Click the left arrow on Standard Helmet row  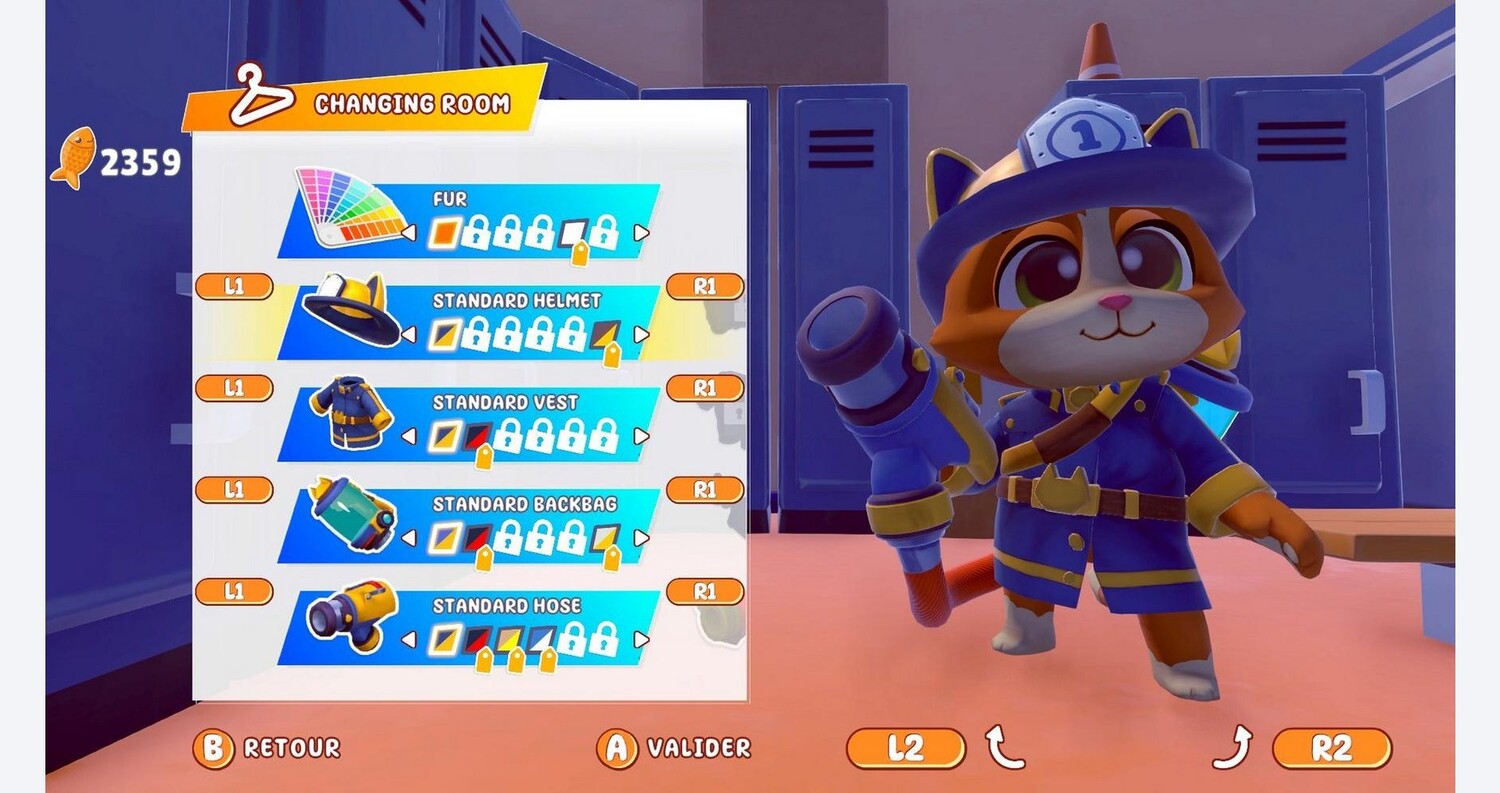409,334
